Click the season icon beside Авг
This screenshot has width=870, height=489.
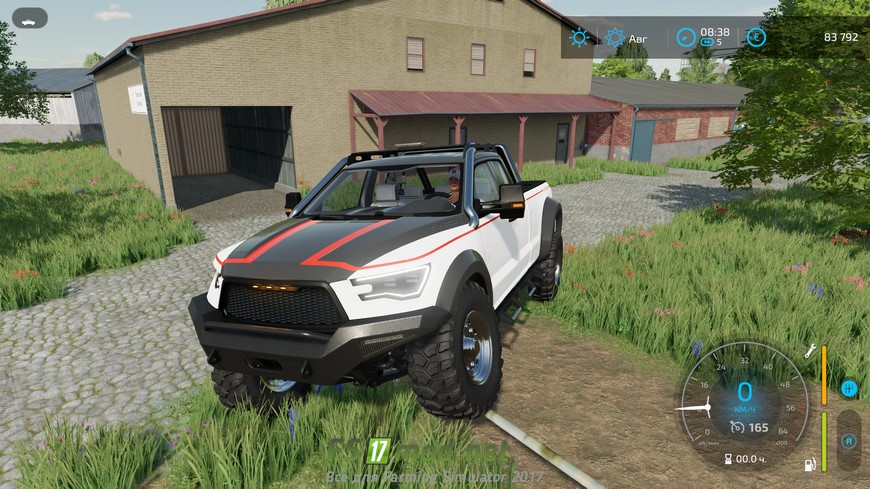(615, 38)
